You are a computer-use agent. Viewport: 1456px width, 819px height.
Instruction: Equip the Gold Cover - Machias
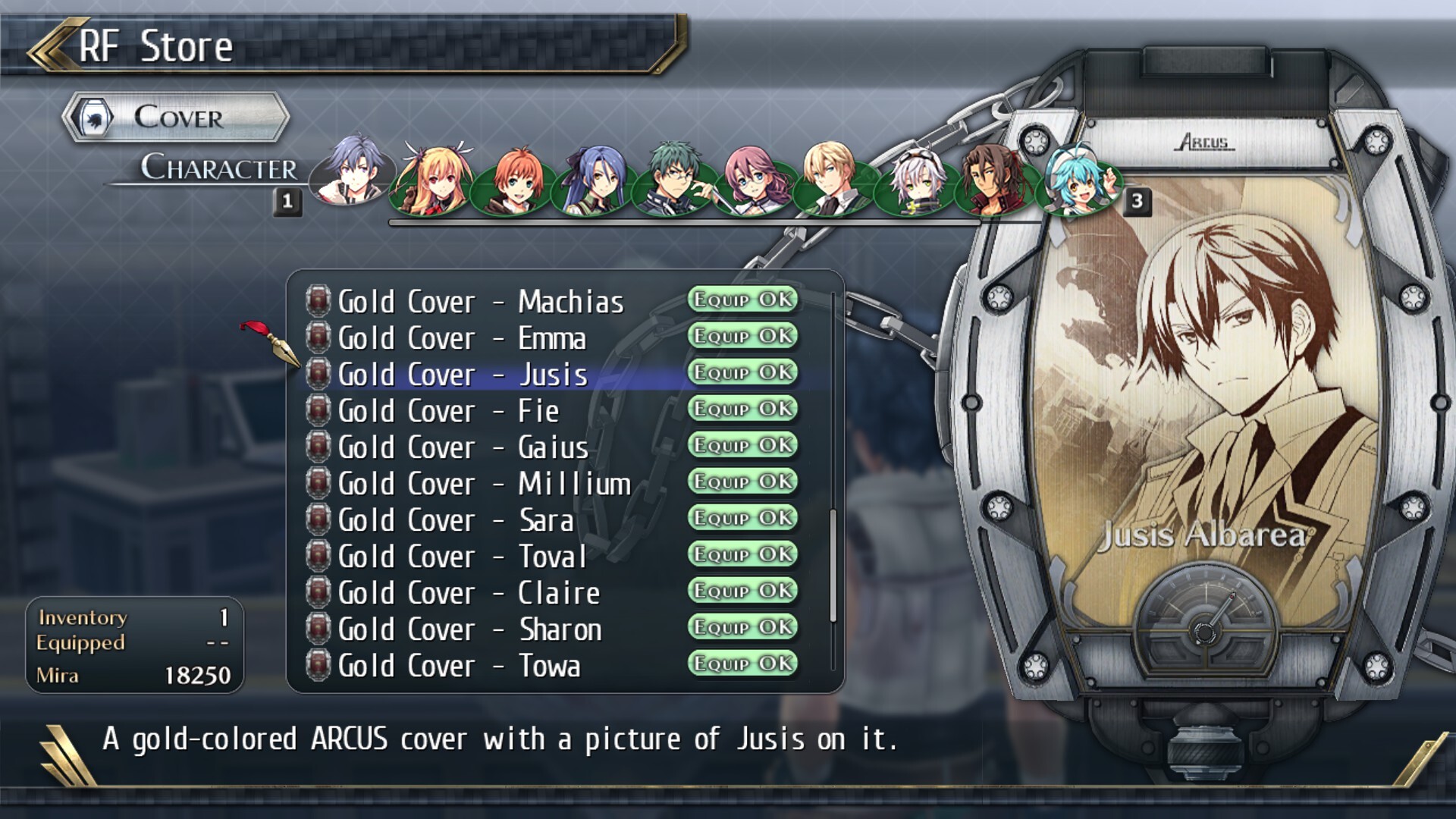tap(742, 300)
